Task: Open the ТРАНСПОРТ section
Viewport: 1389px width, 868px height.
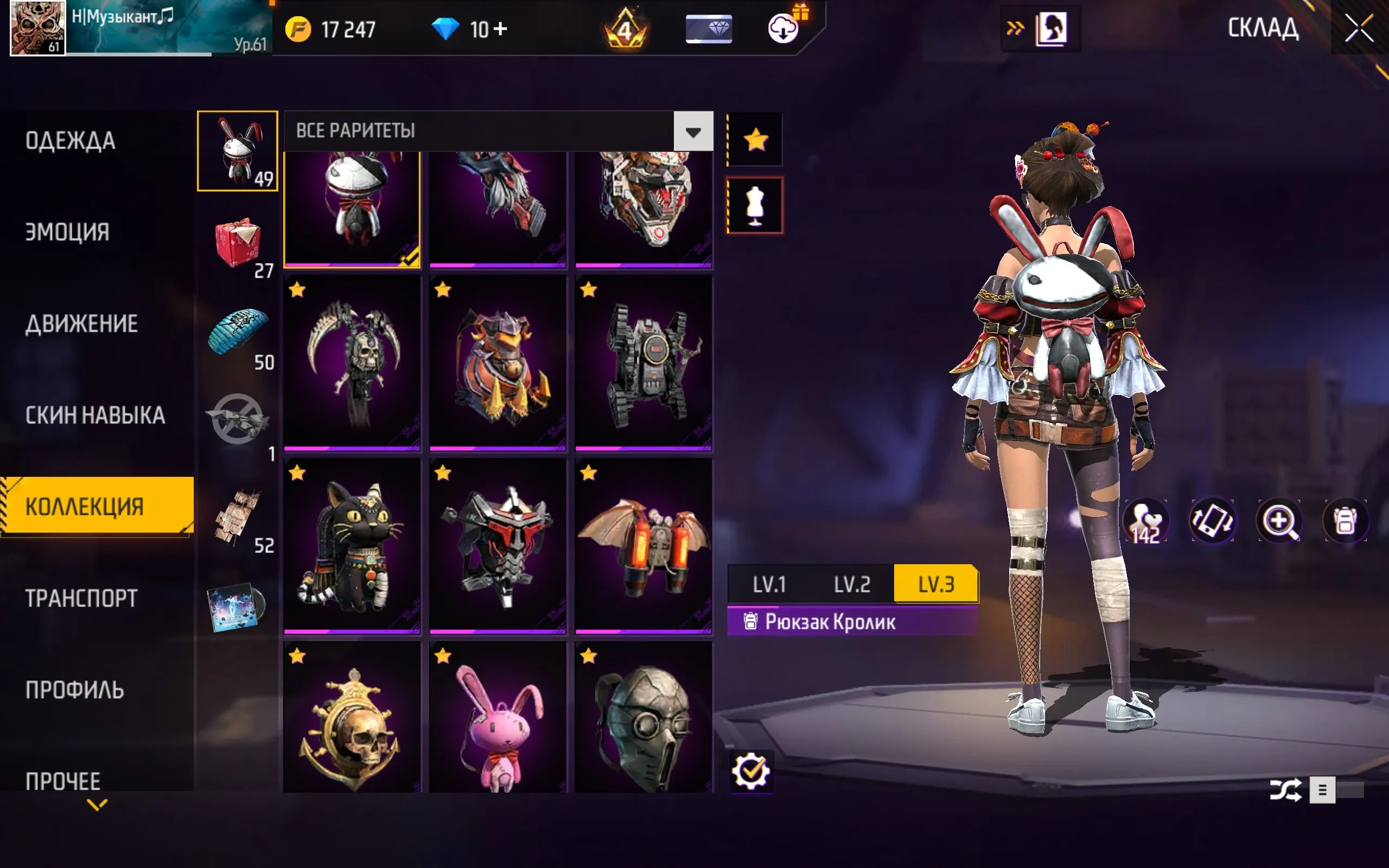Action: (x=81, y=598)
